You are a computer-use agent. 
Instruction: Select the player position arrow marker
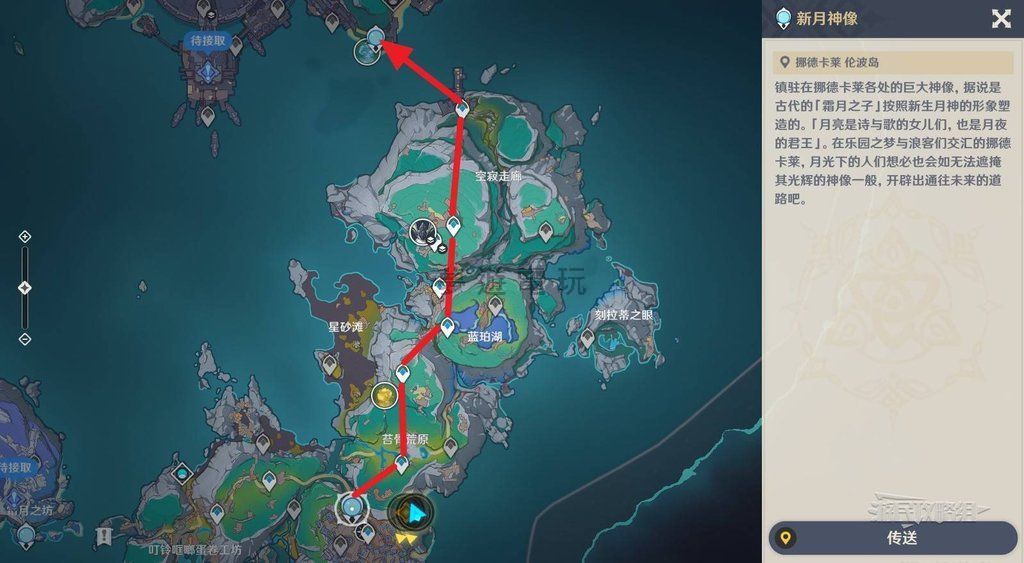(411, 514)
